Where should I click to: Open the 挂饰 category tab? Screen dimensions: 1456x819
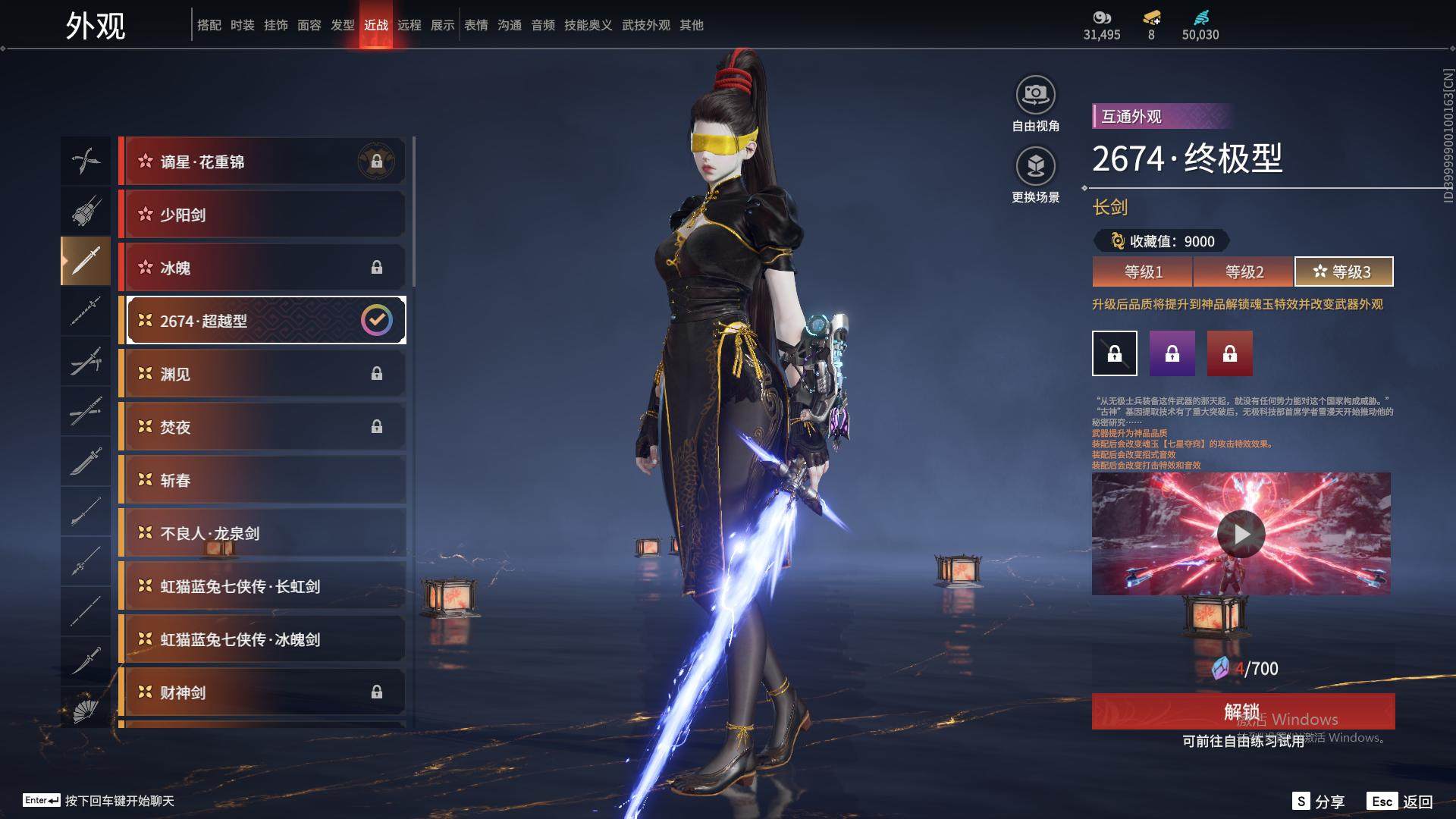pos(275,25)
